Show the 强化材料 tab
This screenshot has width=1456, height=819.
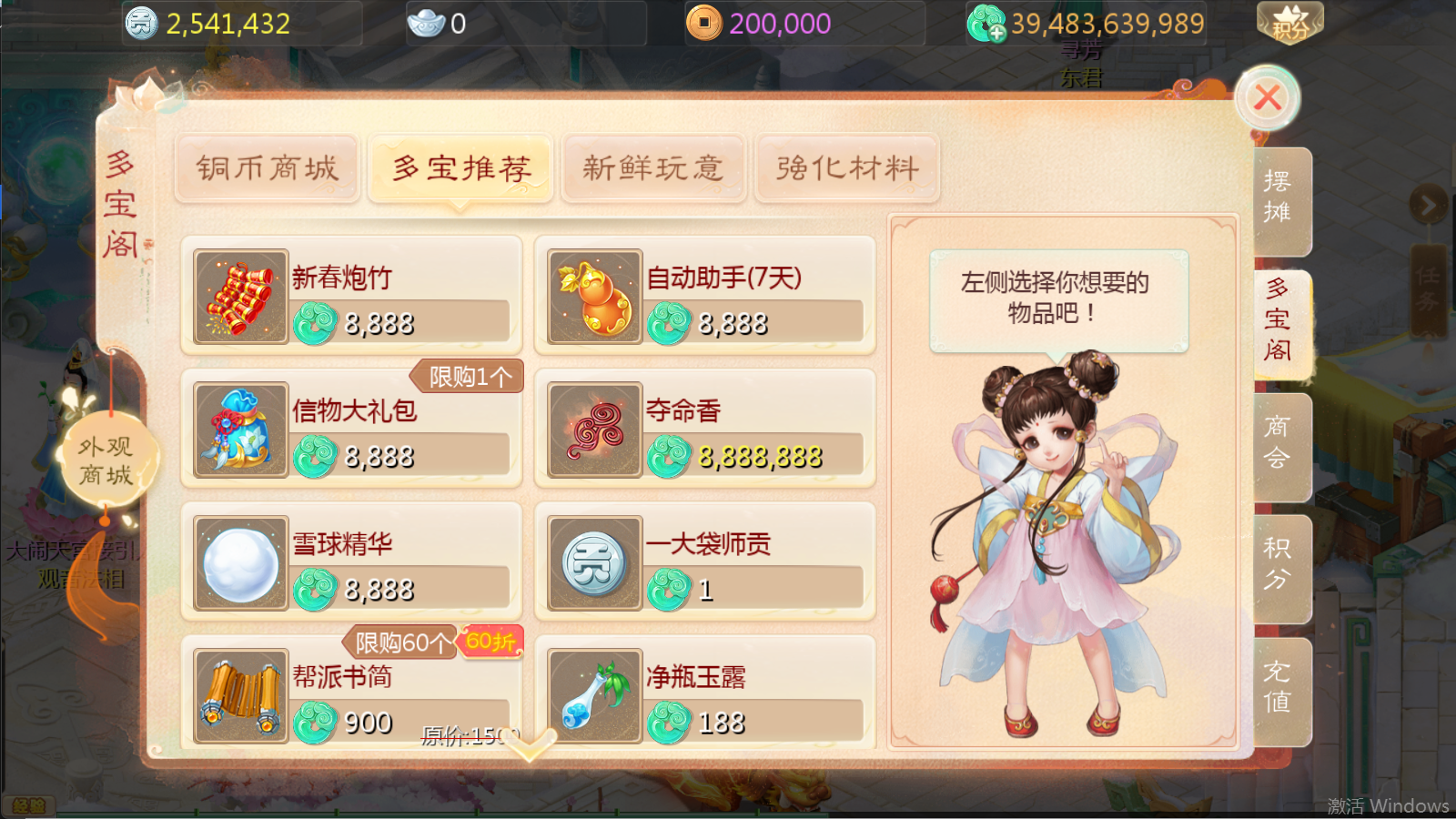tap(847, 168)
